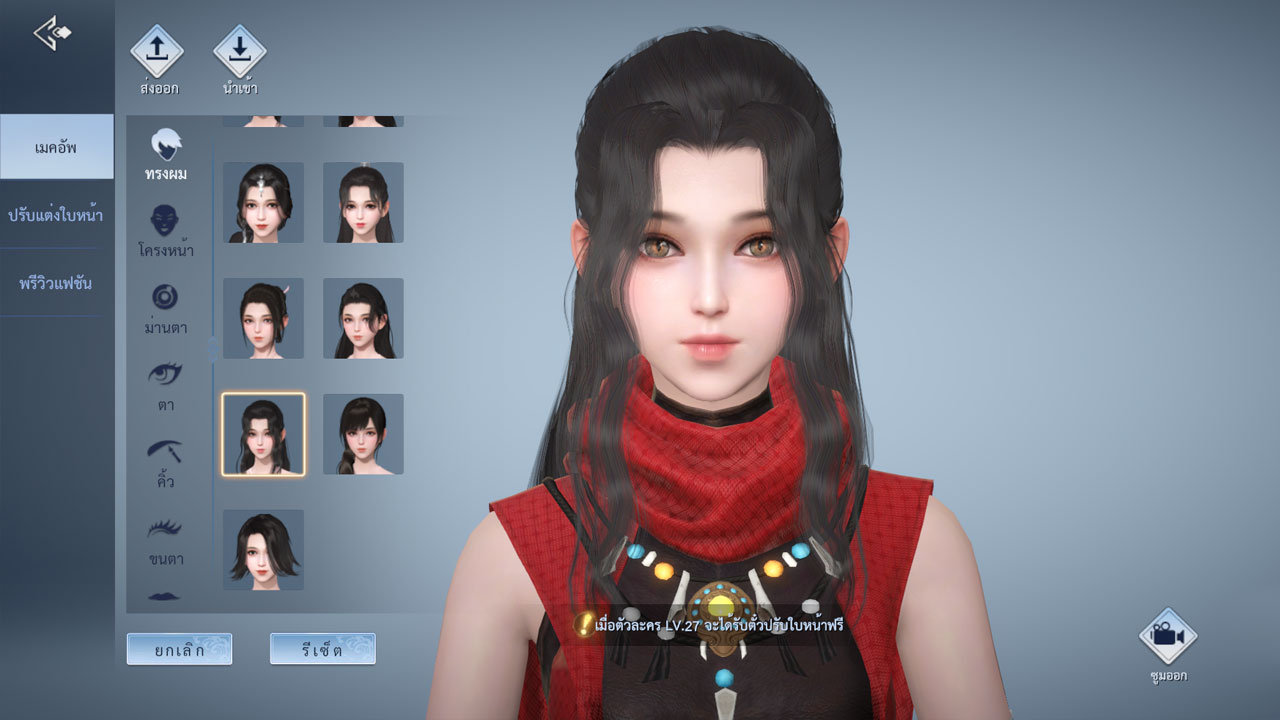Viewport: 1280px width, 720px height.
Task: Pick the hairstyle with forehead jewel ornament
Action: click(x=263, y=203)
